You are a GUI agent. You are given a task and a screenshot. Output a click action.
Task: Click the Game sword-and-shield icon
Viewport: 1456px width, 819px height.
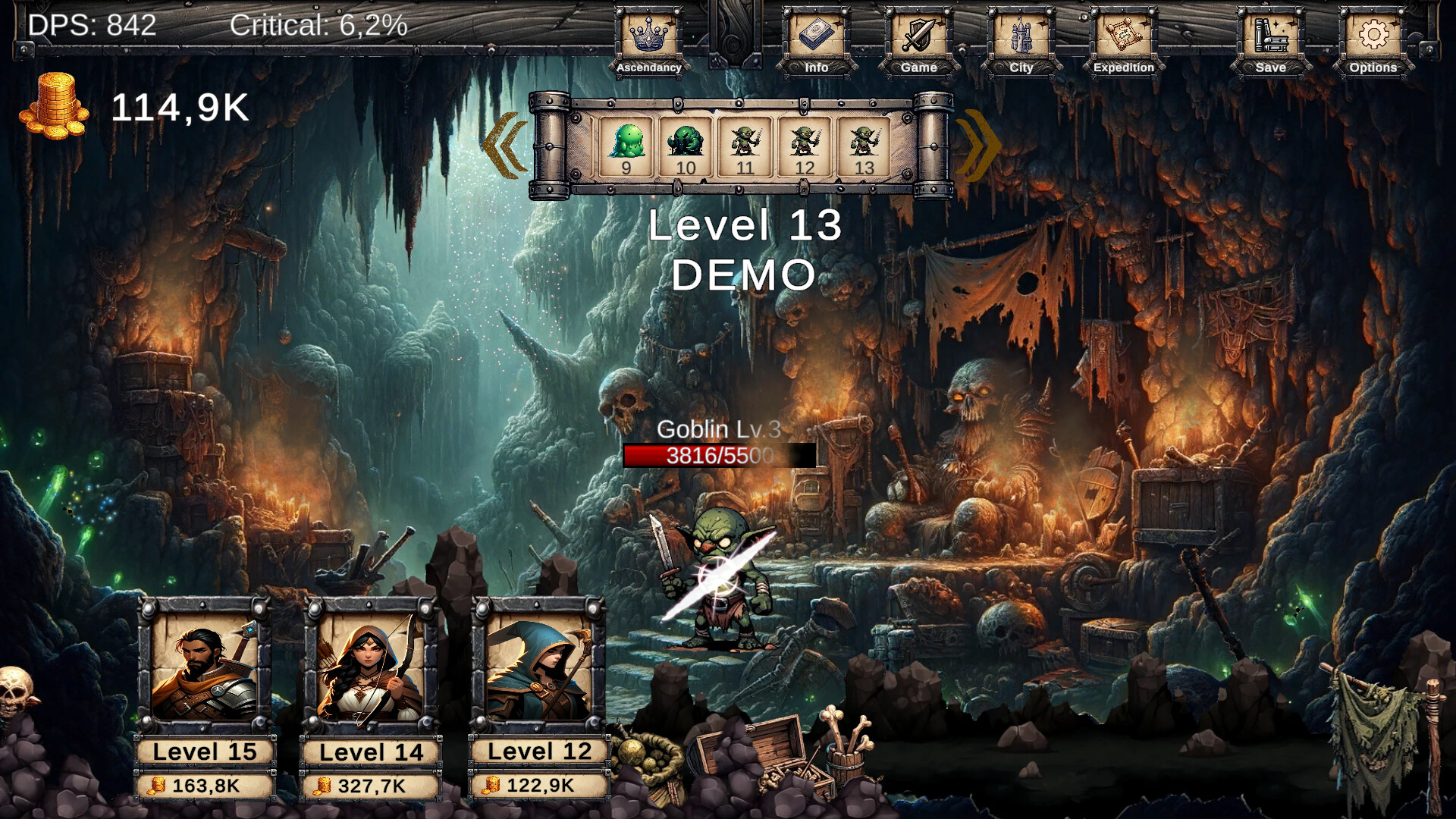(918, 34)
